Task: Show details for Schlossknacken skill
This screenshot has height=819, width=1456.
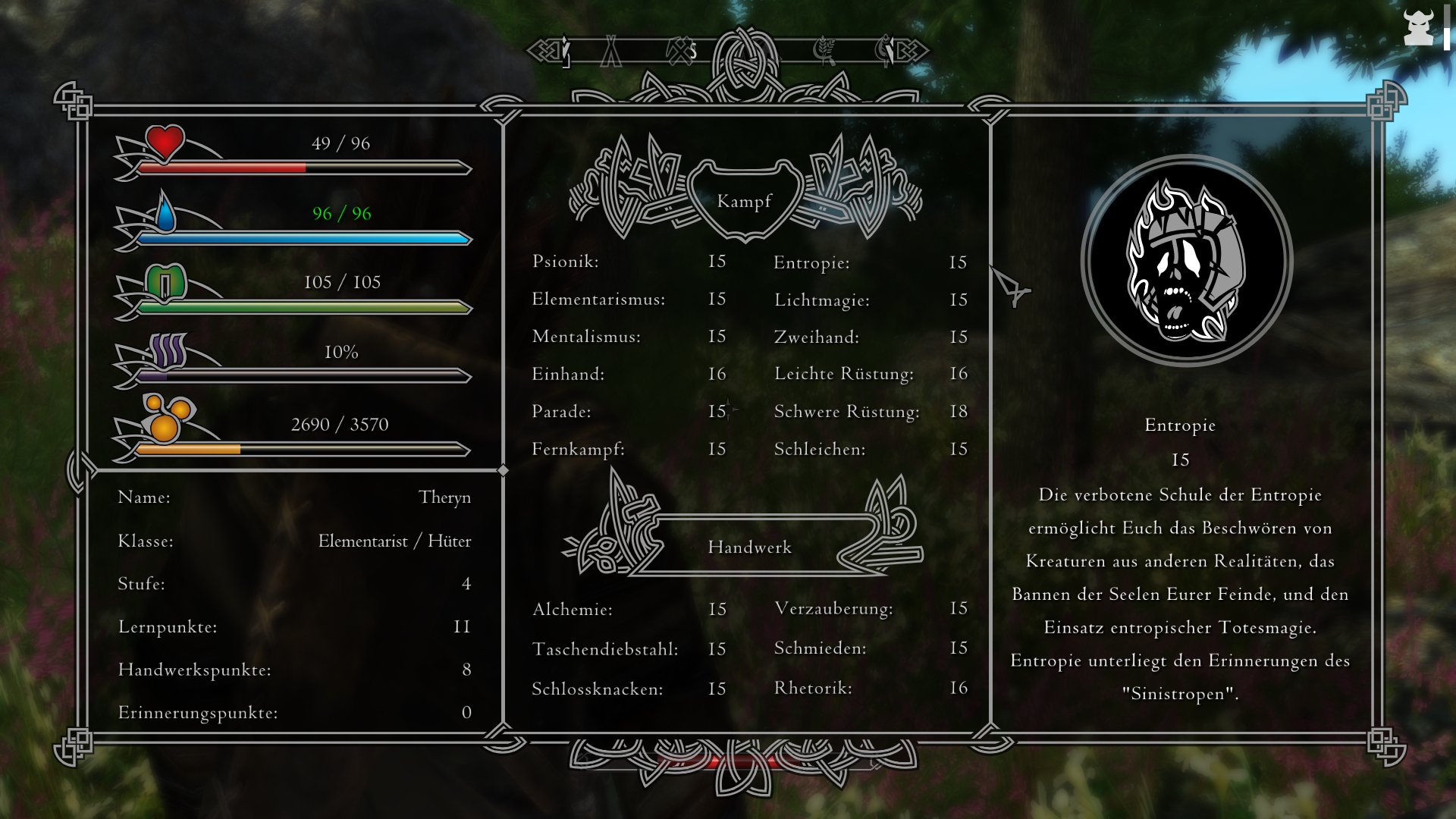Action: tap(598, 689)
